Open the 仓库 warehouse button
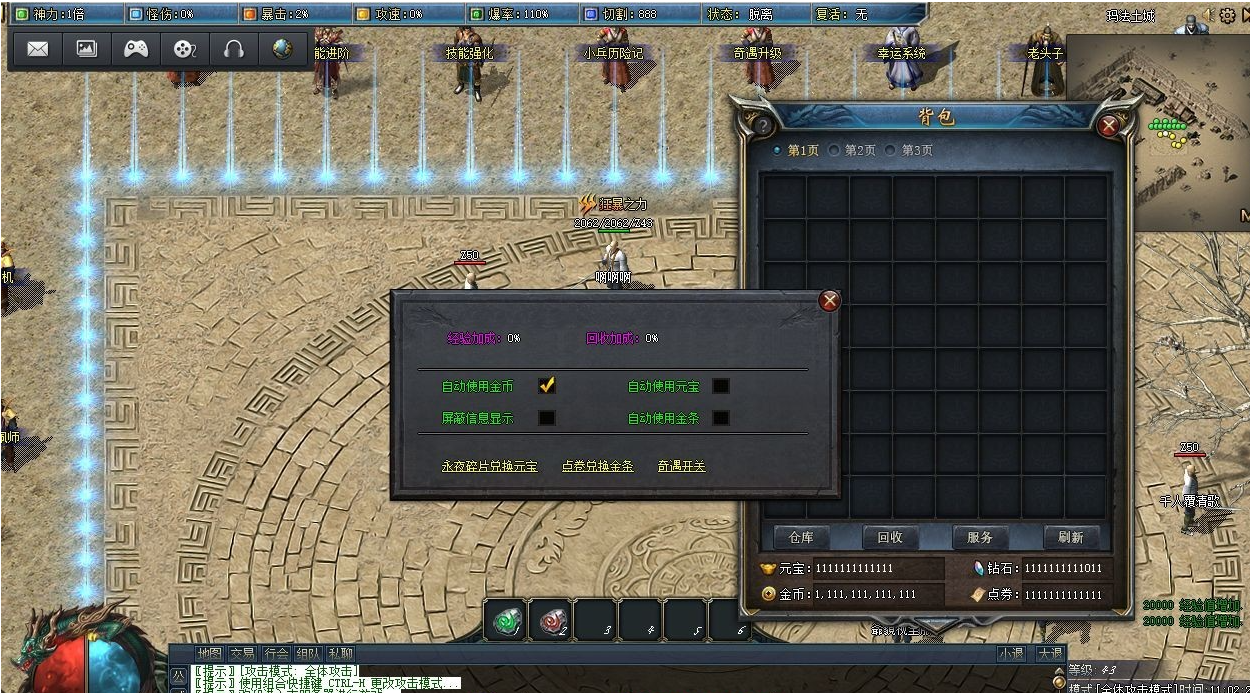Screen dimensions: 1250x693 [801, 537]
